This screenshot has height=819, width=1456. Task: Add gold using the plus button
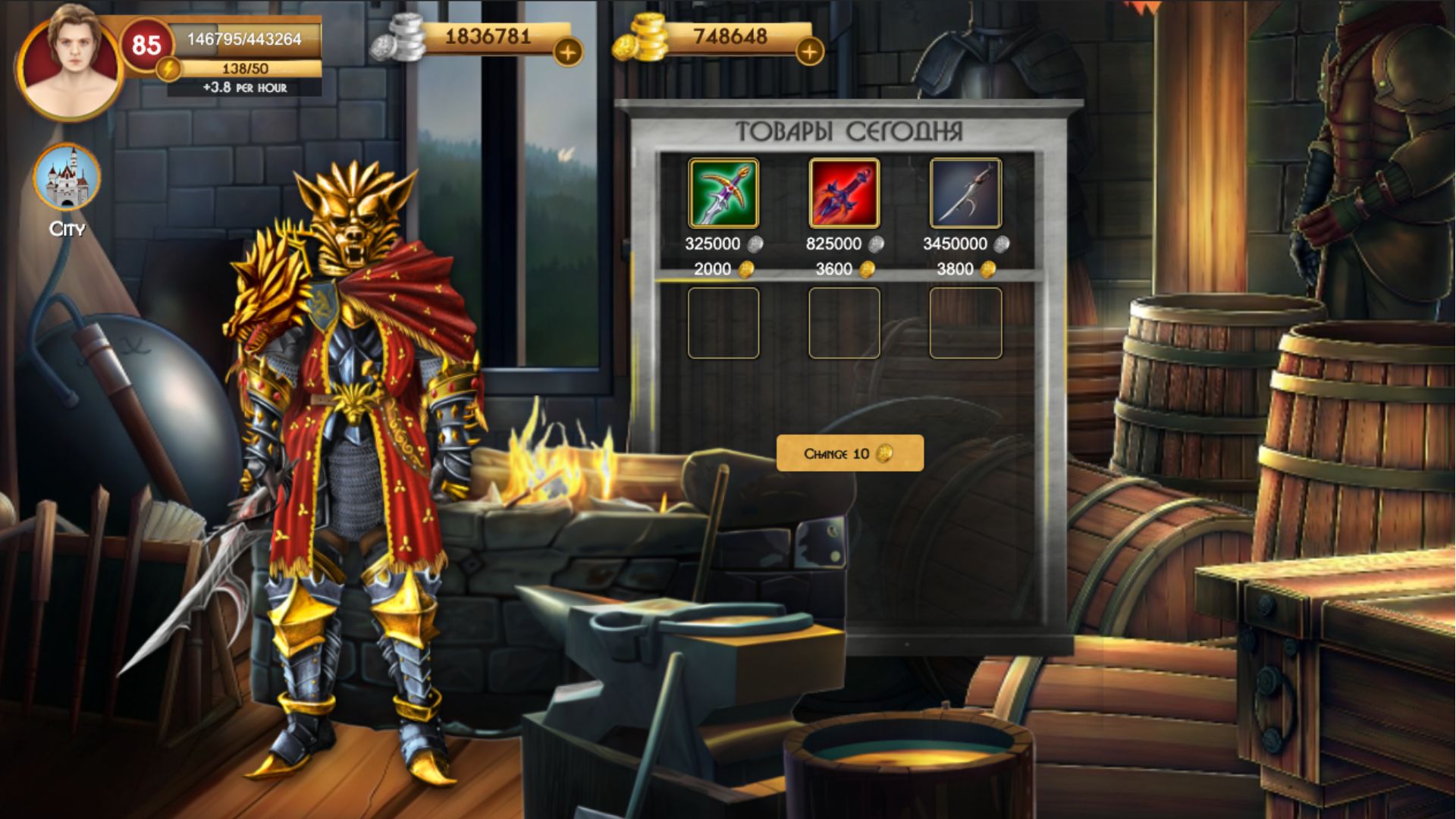point(810,53)
